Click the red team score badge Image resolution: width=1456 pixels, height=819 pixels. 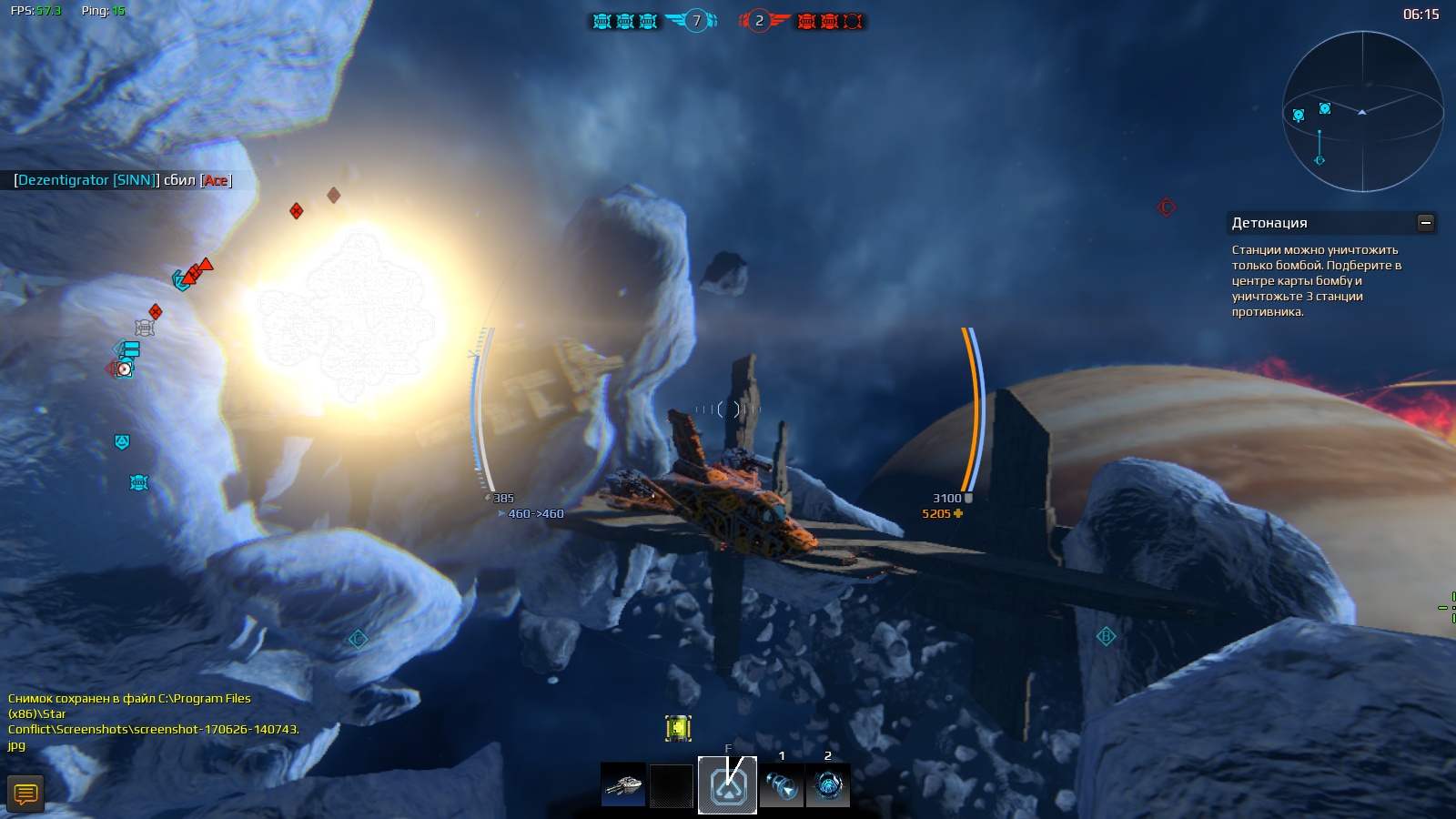[x=759, y=21]
